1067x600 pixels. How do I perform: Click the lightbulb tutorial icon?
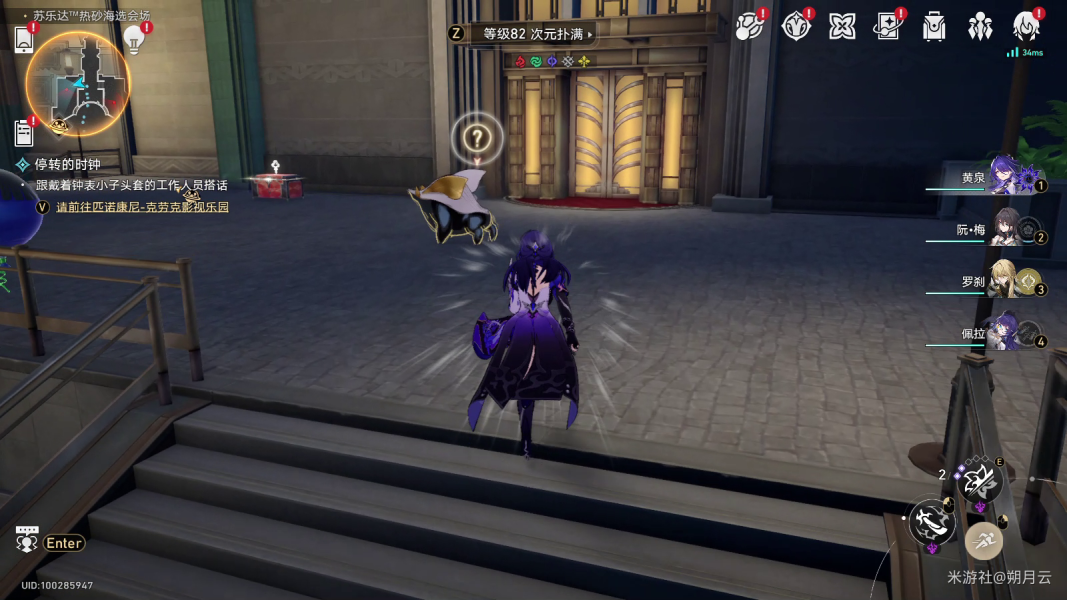click(134, 39)
